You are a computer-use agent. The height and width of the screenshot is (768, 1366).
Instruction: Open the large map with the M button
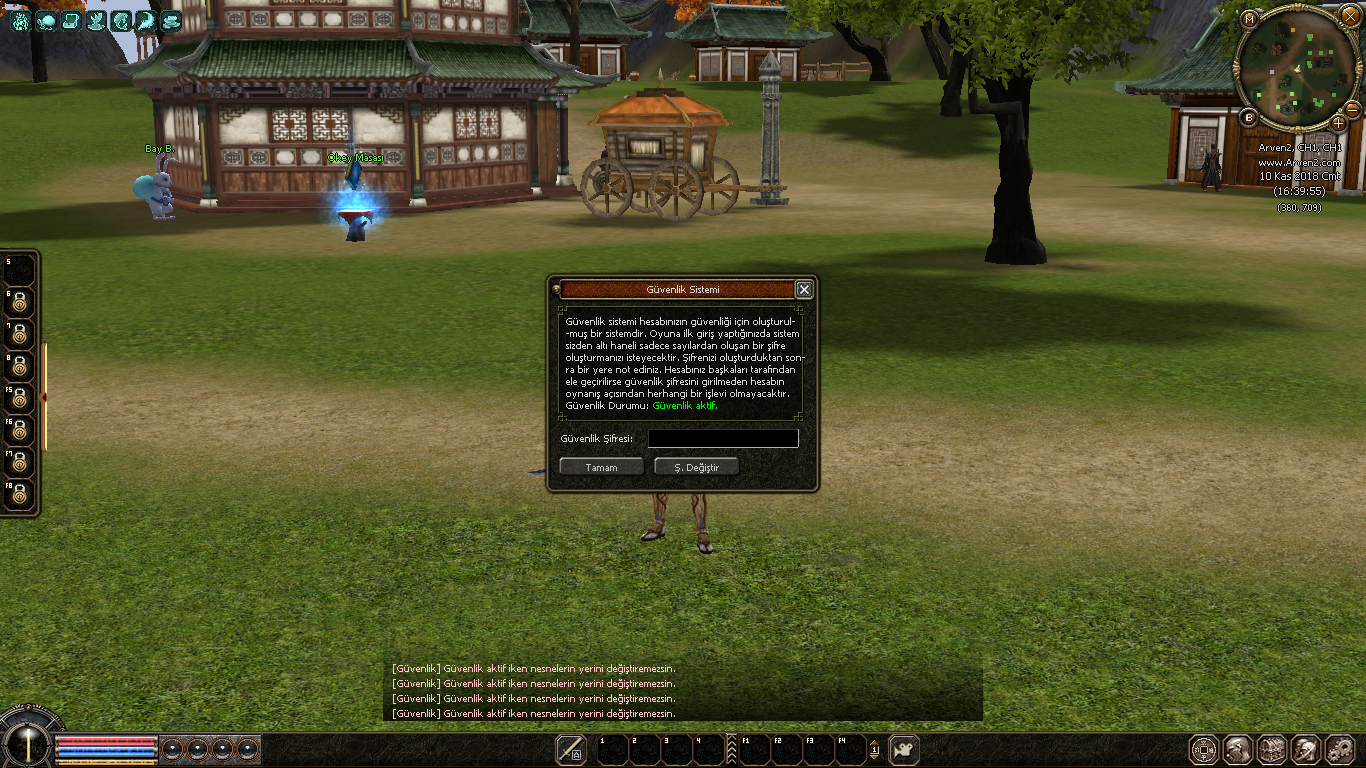[1249, 19]
